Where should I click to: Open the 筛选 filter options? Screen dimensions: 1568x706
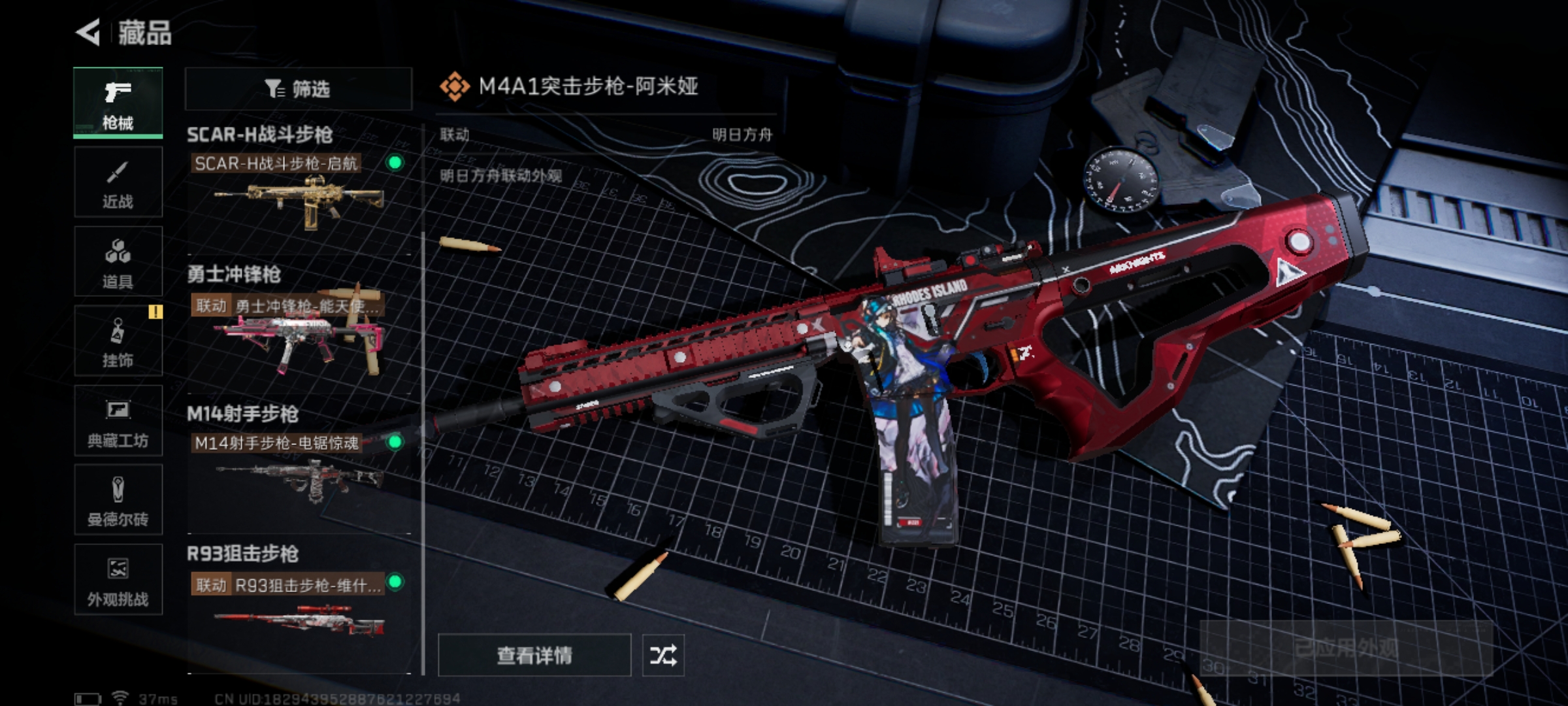[298, 89]
